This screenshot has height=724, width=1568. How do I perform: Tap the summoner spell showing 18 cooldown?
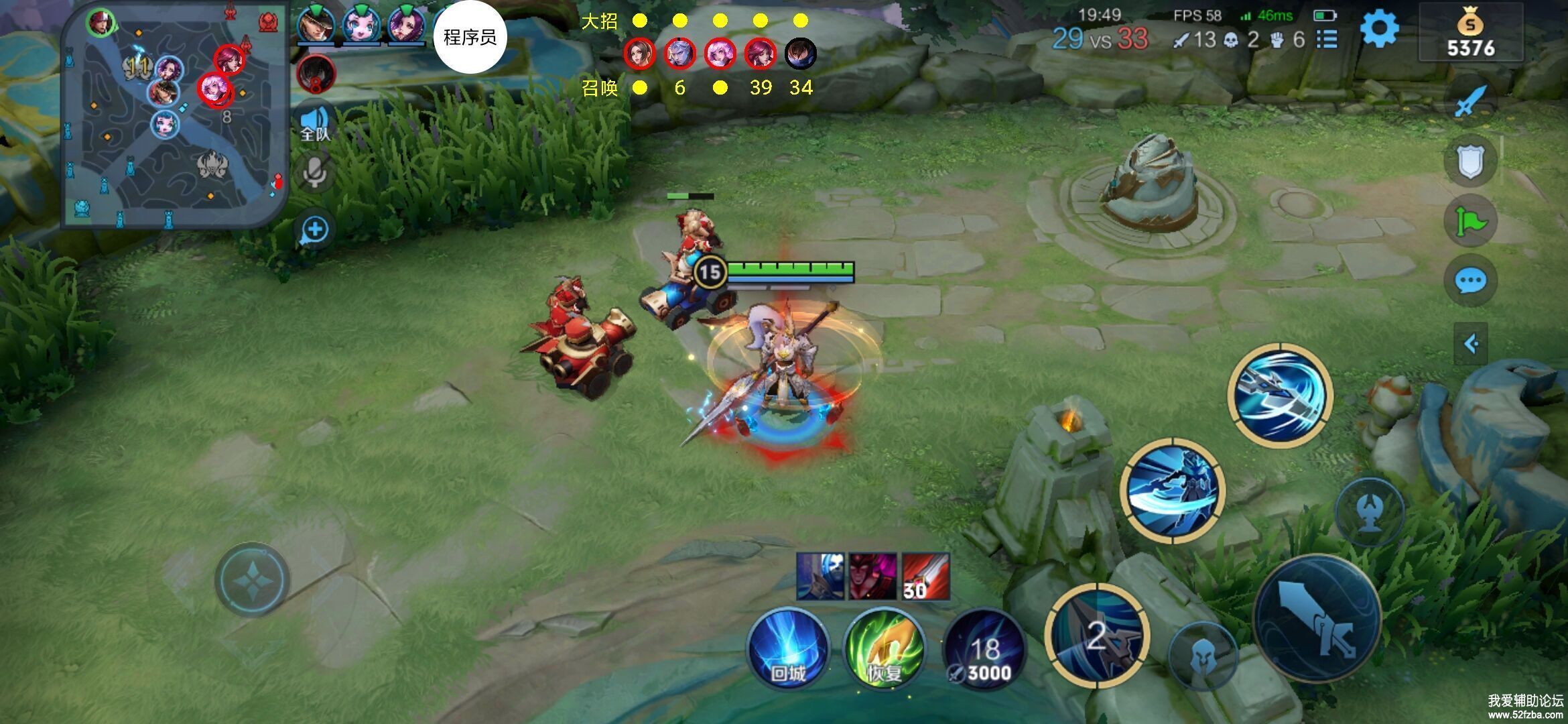(984, 650)
